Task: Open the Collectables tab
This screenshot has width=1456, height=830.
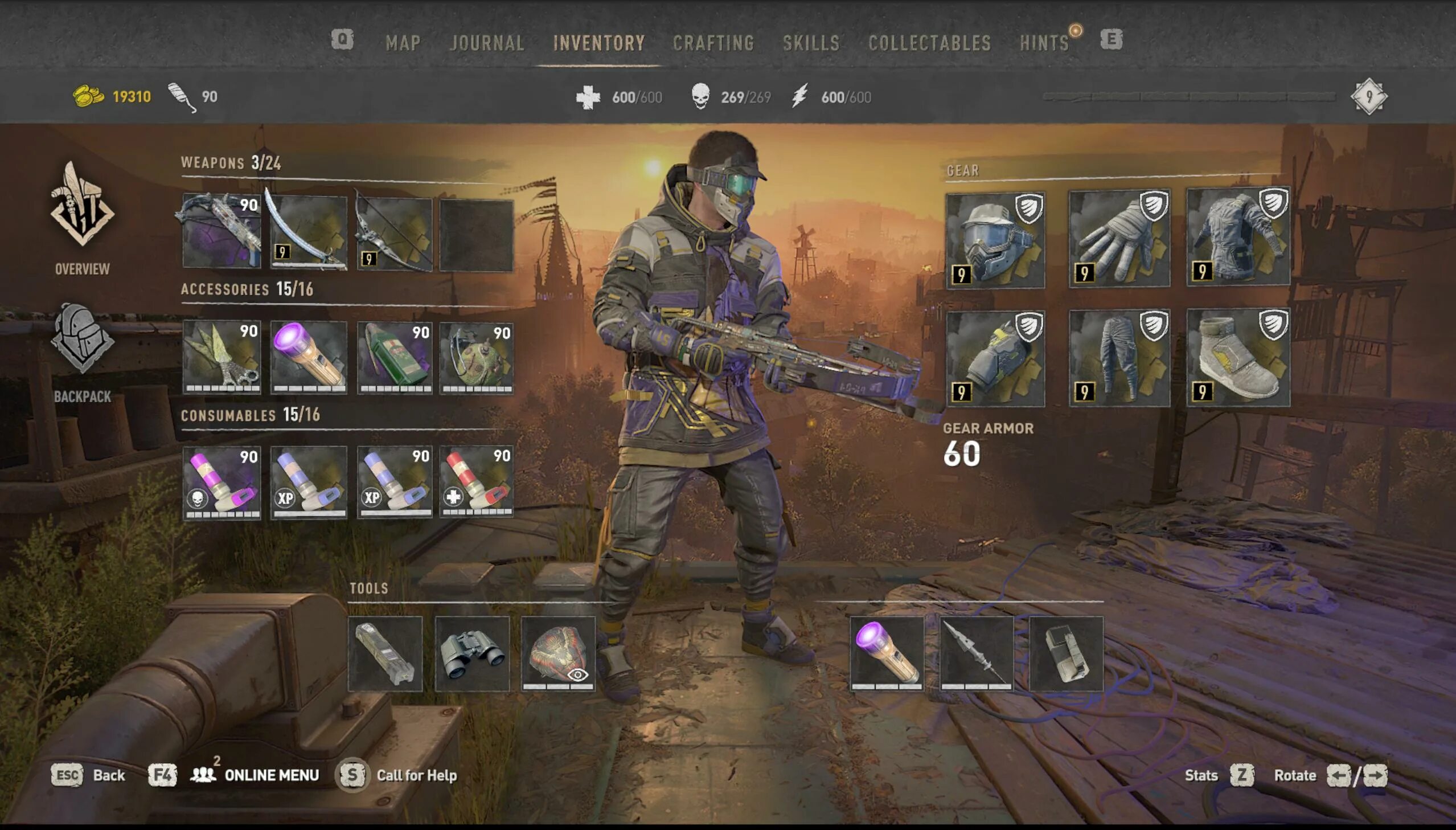Action: coord(929,43)
